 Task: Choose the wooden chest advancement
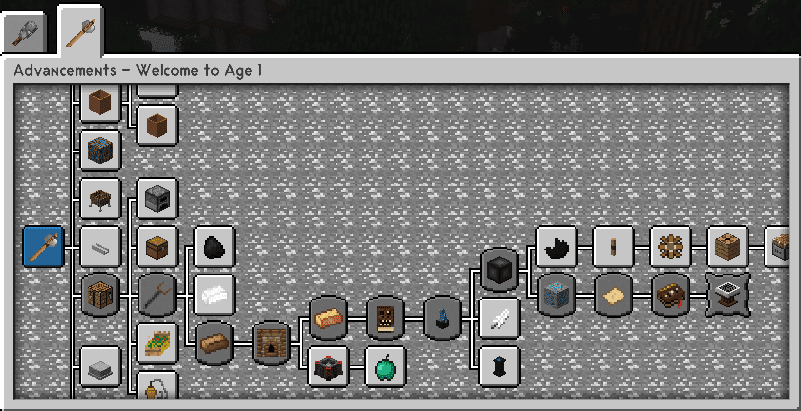coord(157,246)
